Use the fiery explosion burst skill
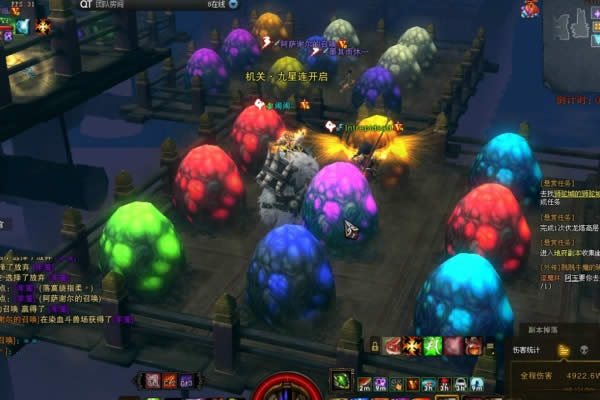 412,345
